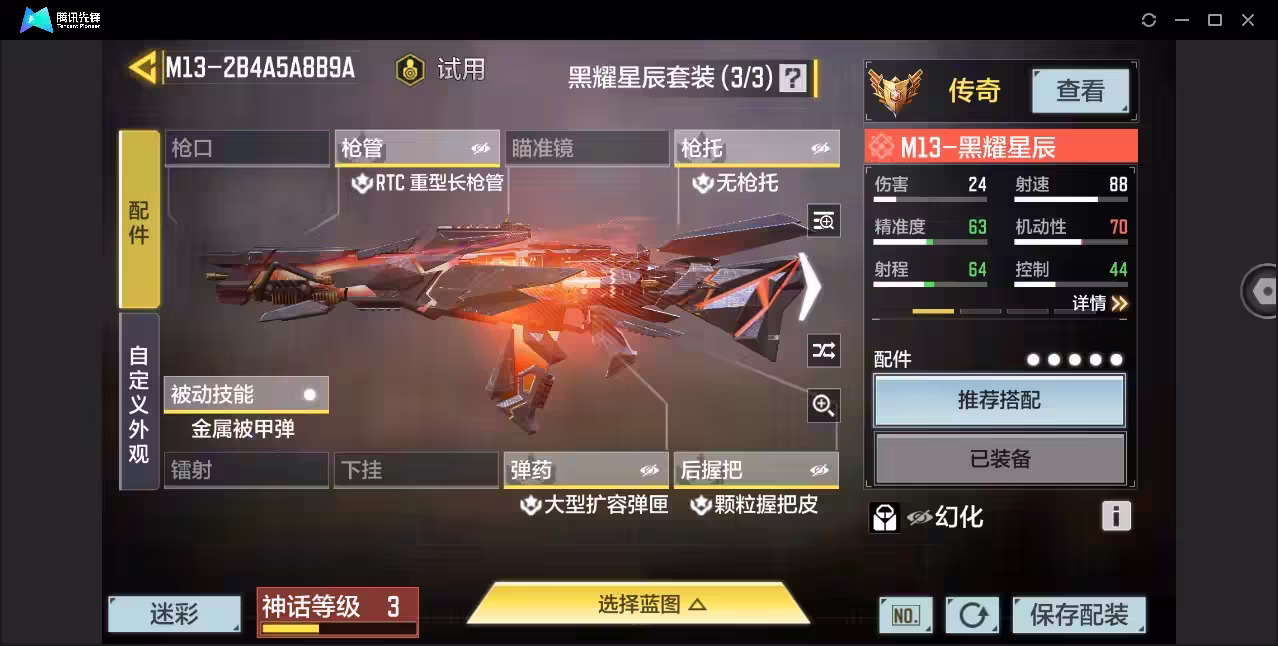This screenshot has width=1278, height=646.
Task: Save loadout with 保存配装
Action: 1079,614
